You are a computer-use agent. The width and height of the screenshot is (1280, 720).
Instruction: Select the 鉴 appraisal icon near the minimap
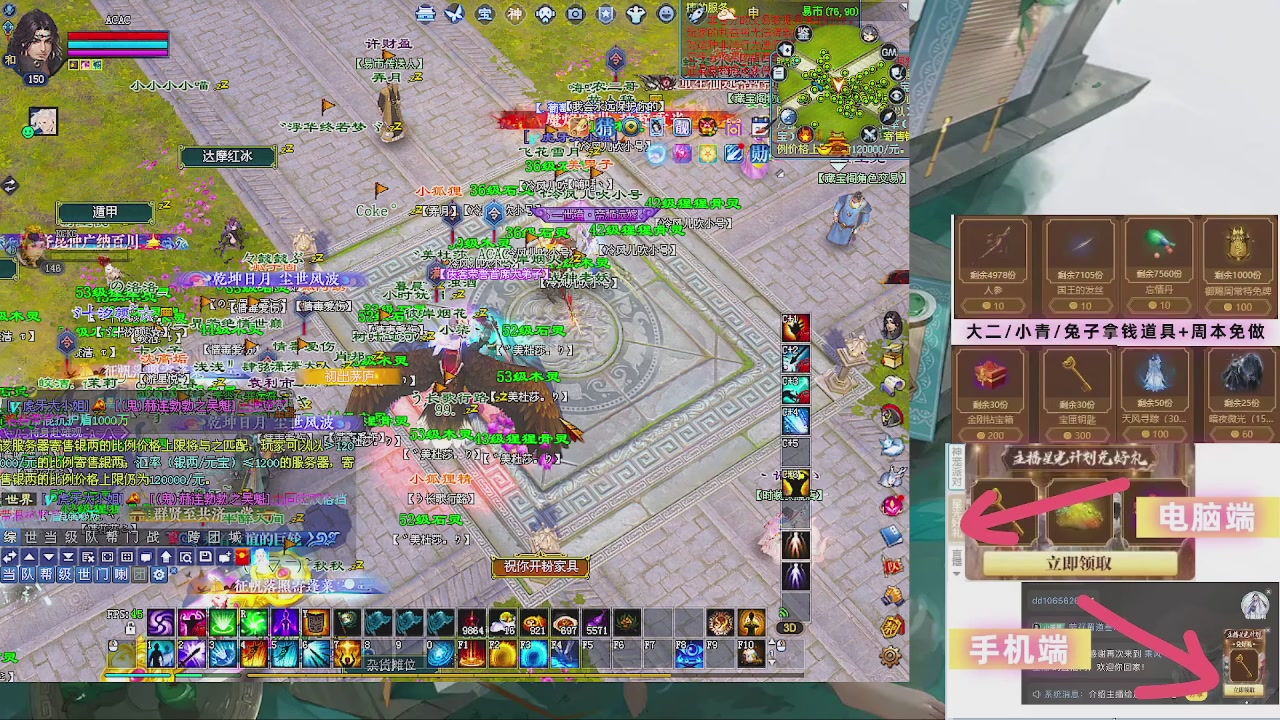click(803, 32)
